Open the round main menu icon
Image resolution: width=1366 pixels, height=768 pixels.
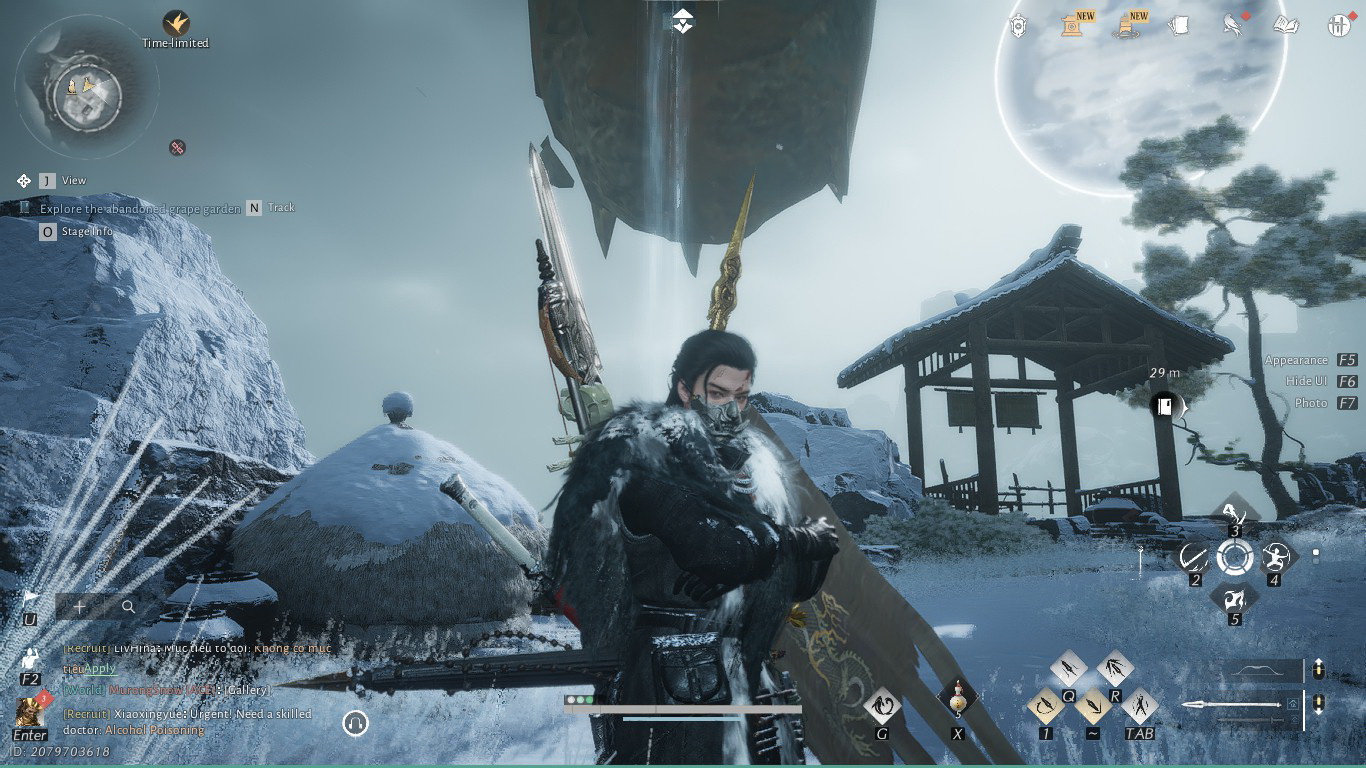pos(1339,26)
